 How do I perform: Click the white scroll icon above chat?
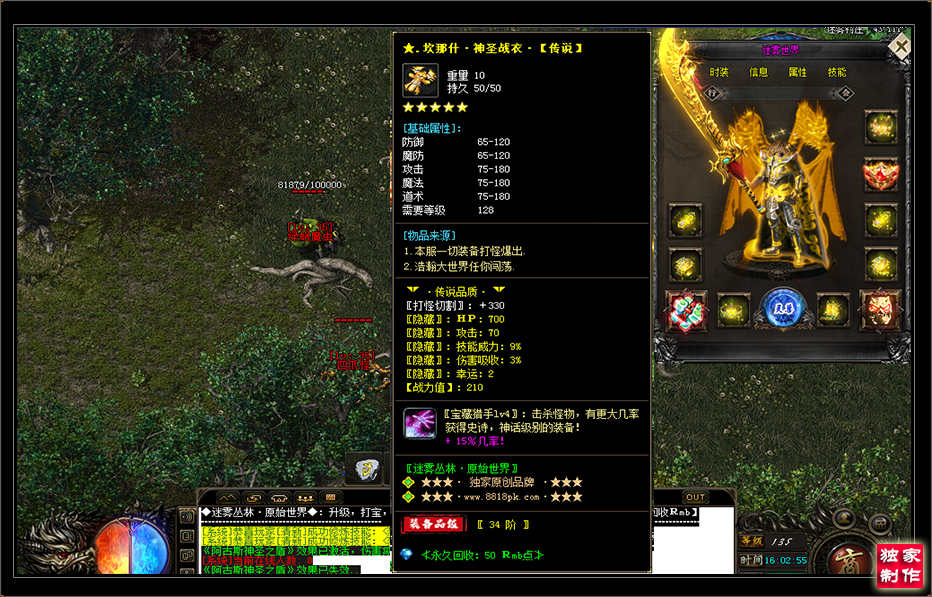pos(367,468)
